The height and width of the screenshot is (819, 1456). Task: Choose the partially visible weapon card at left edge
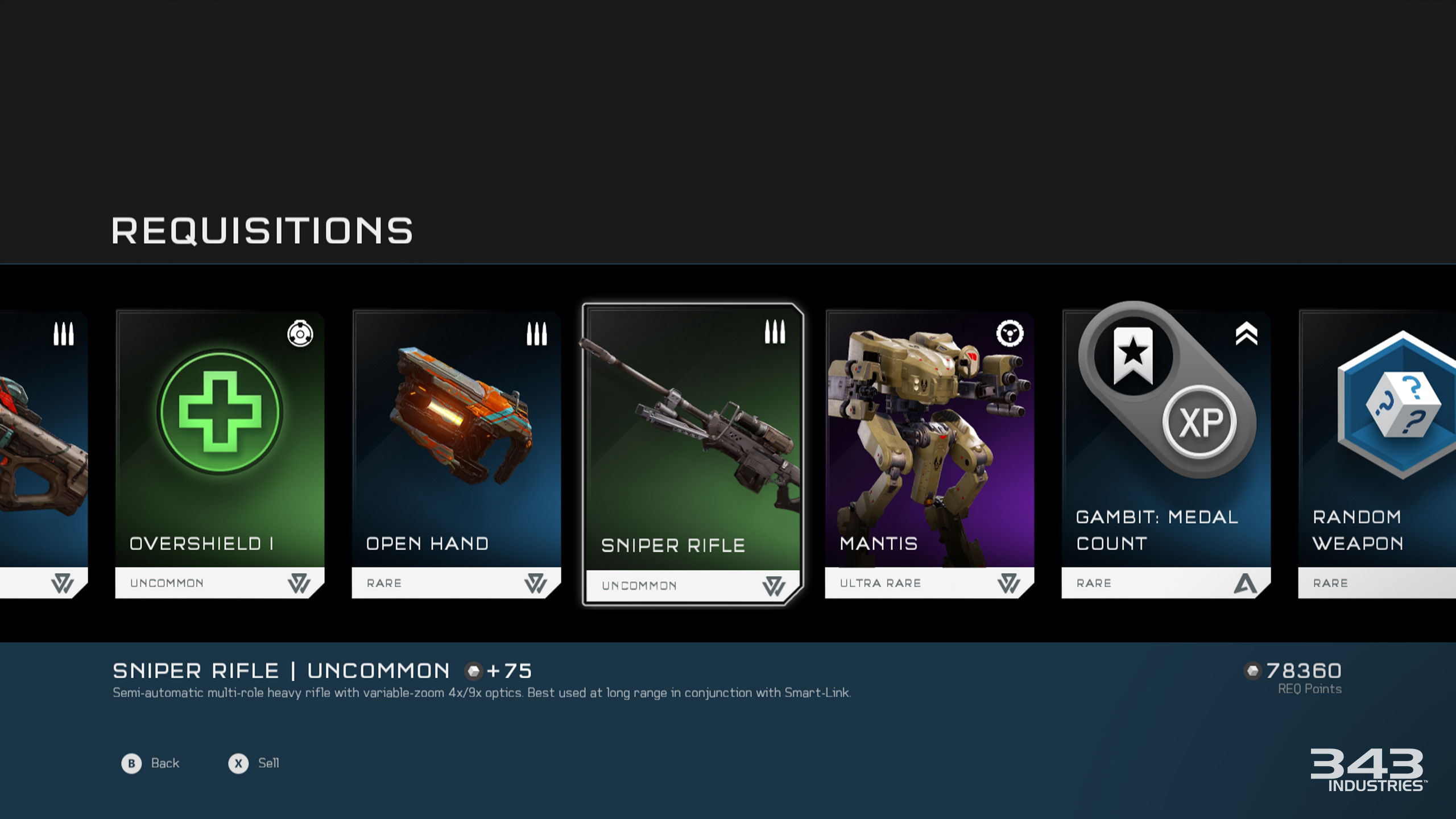[x=43, y=454]
